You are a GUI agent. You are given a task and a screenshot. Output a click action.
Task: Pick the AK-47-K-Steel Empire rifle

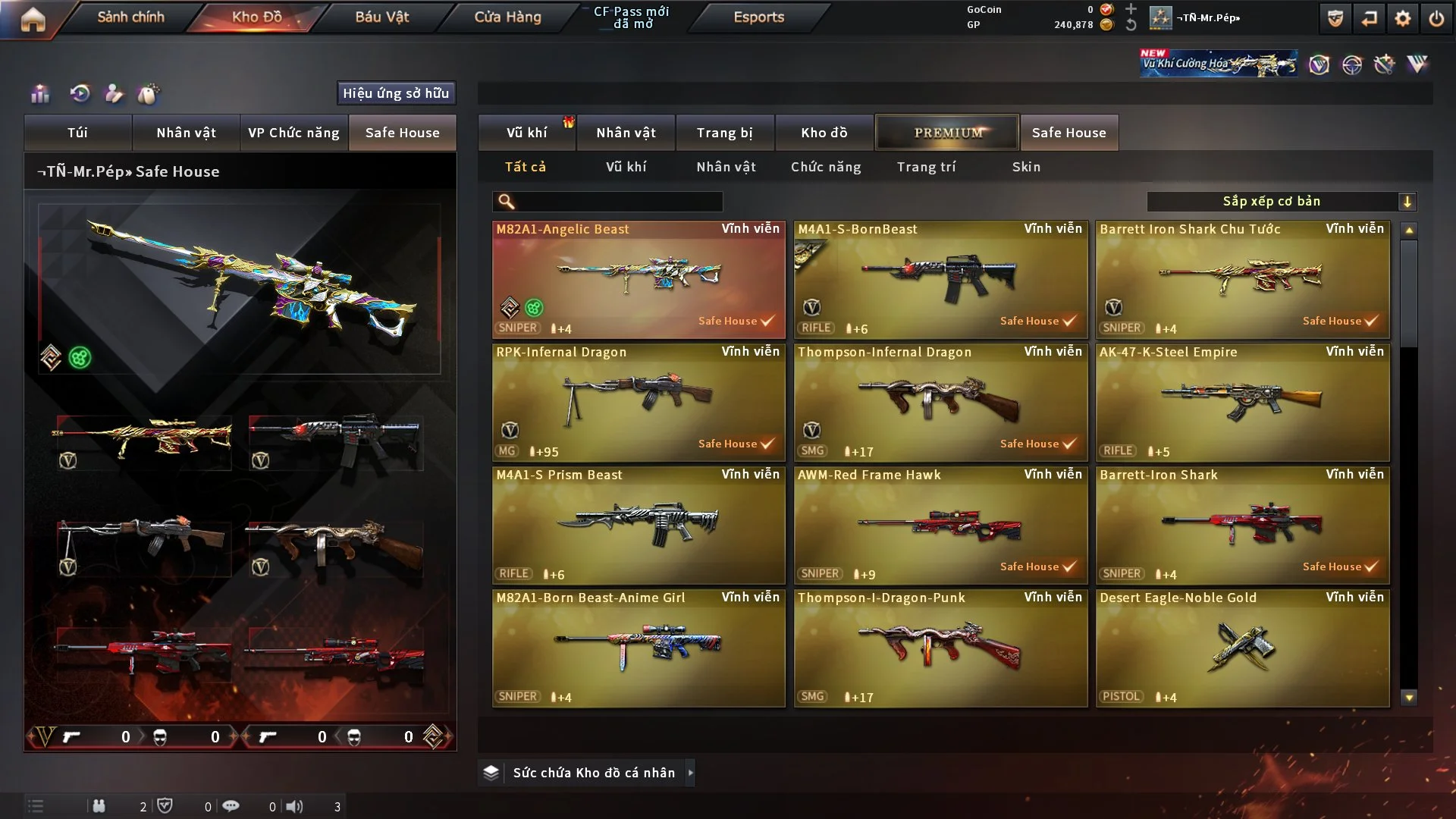pos(1243,402)
